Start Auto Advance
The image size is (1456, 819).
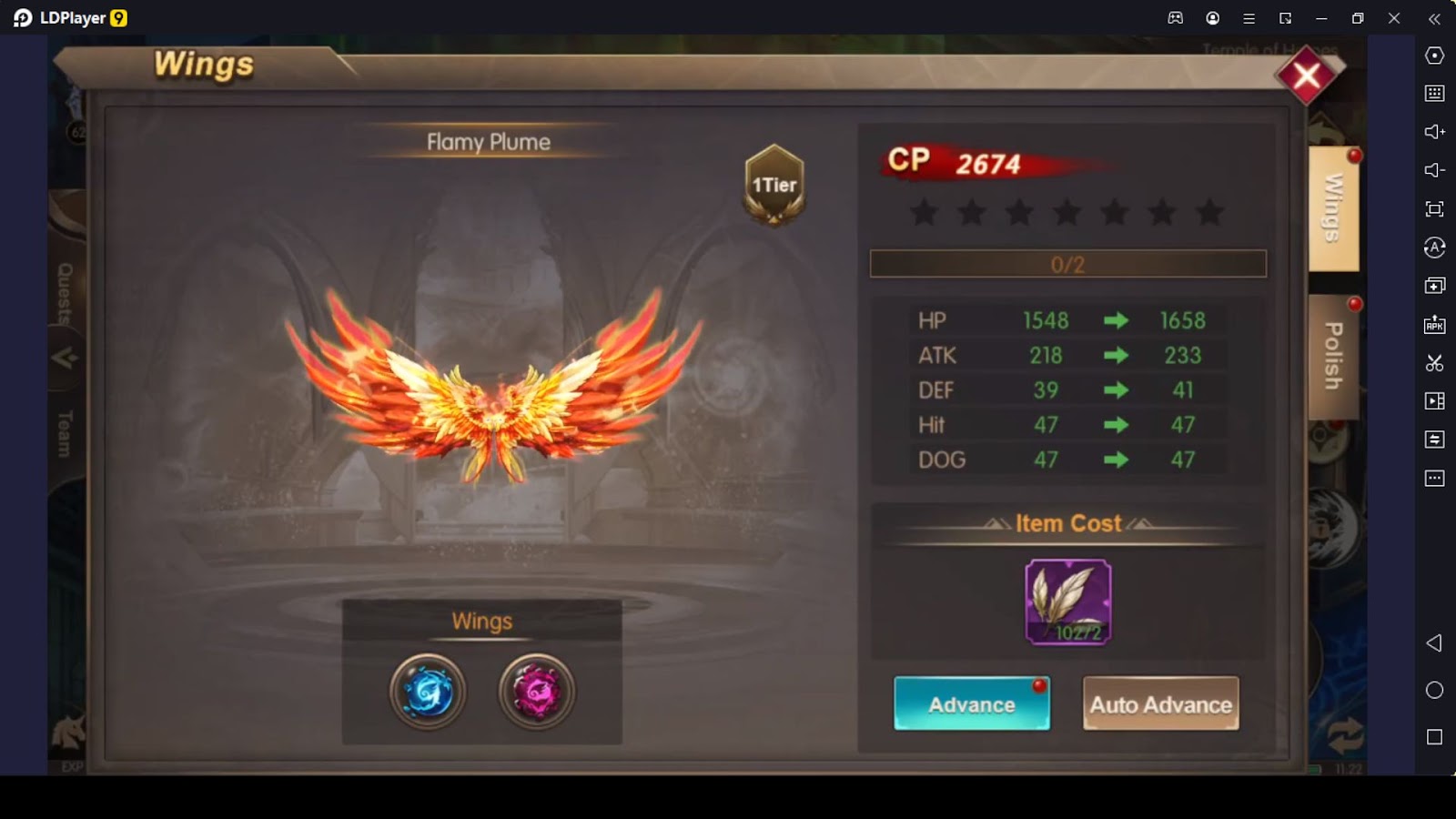click(1160, 703)
